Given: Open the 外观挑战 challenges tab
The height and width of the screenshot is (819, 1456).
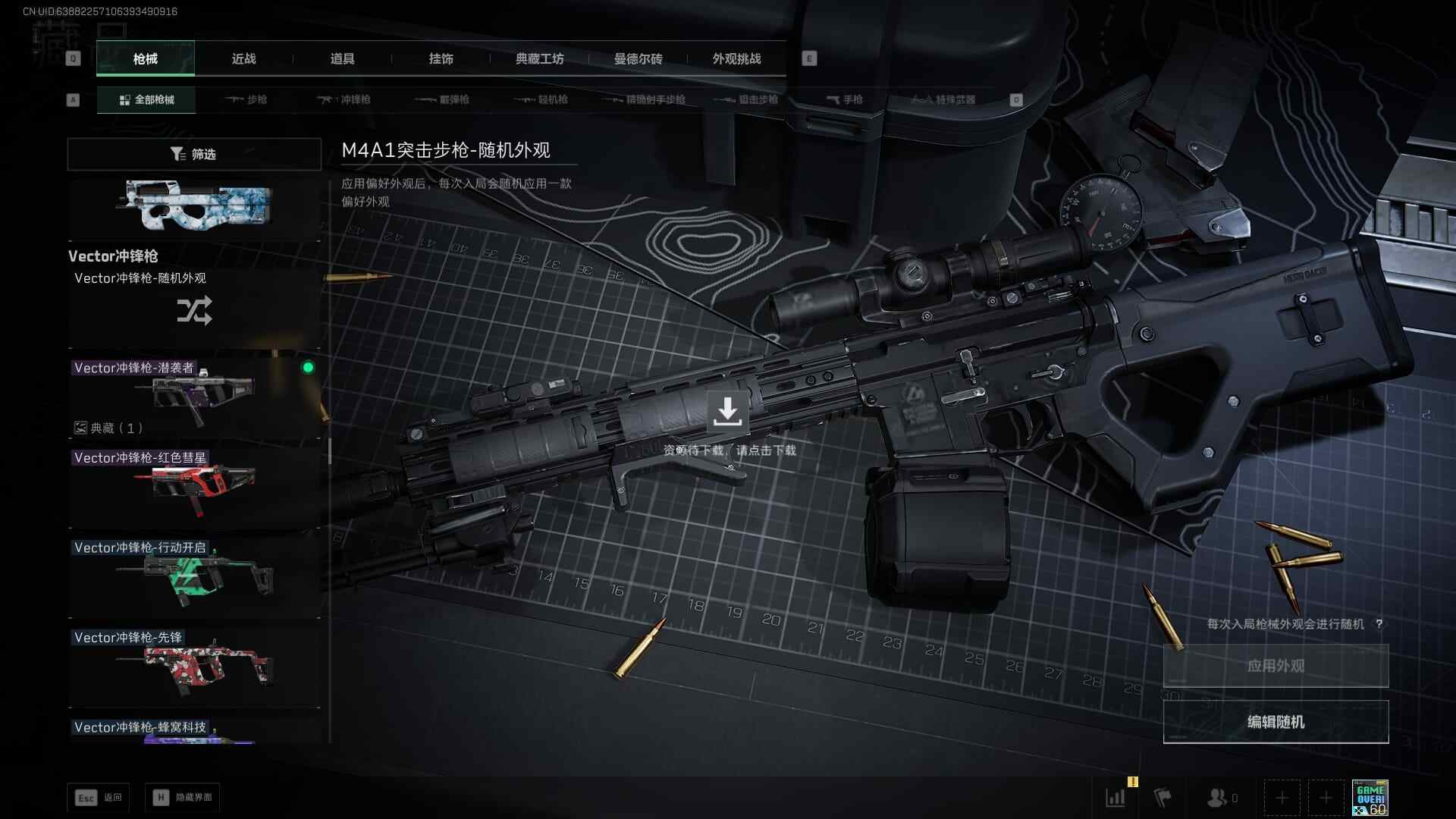Looking at the screenshot, I should pyautogui.click(x=736, y=59).
